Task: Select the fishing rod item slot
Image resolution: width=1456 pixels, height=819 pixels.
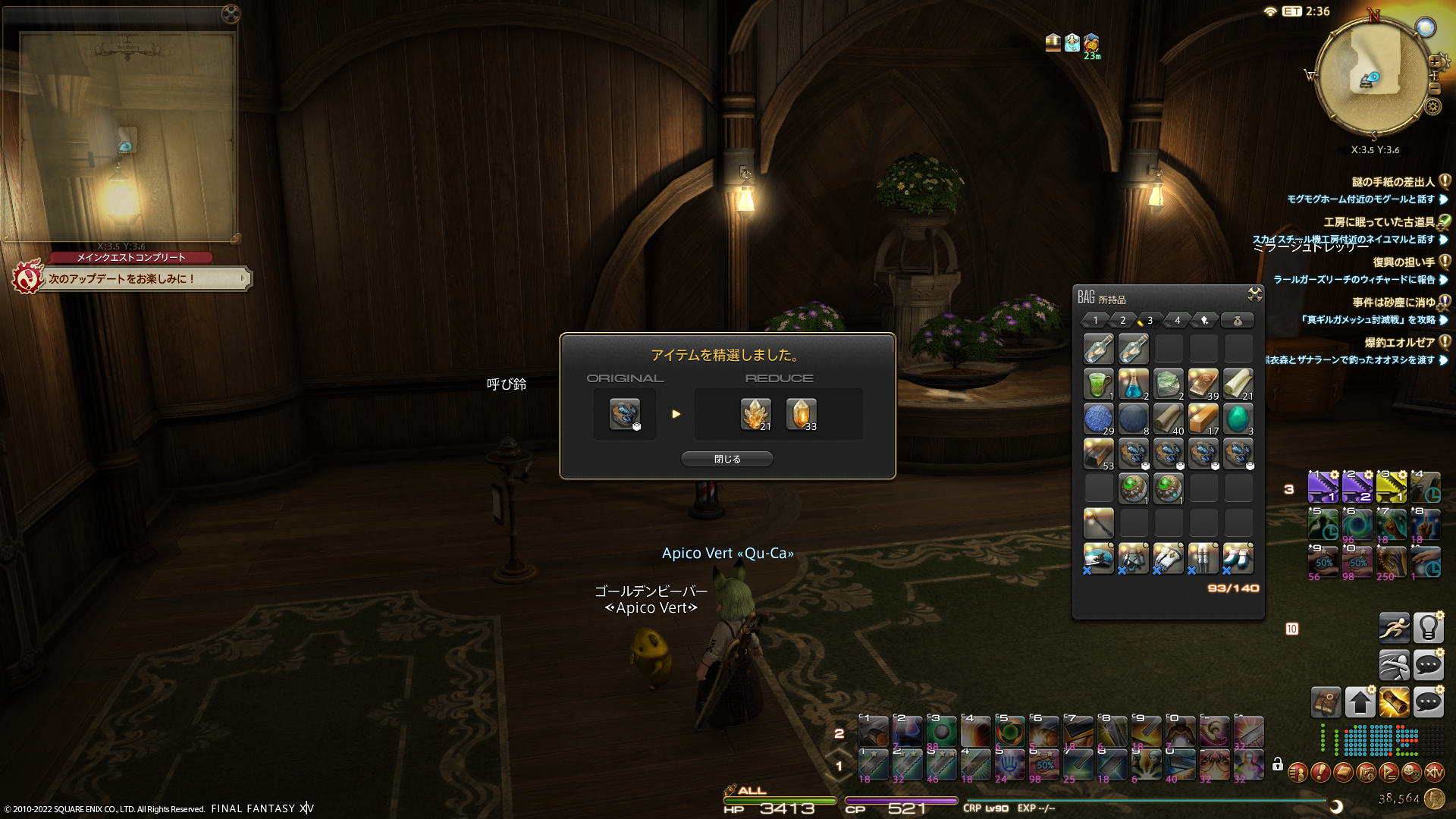Action: [x=1098, y=522]
